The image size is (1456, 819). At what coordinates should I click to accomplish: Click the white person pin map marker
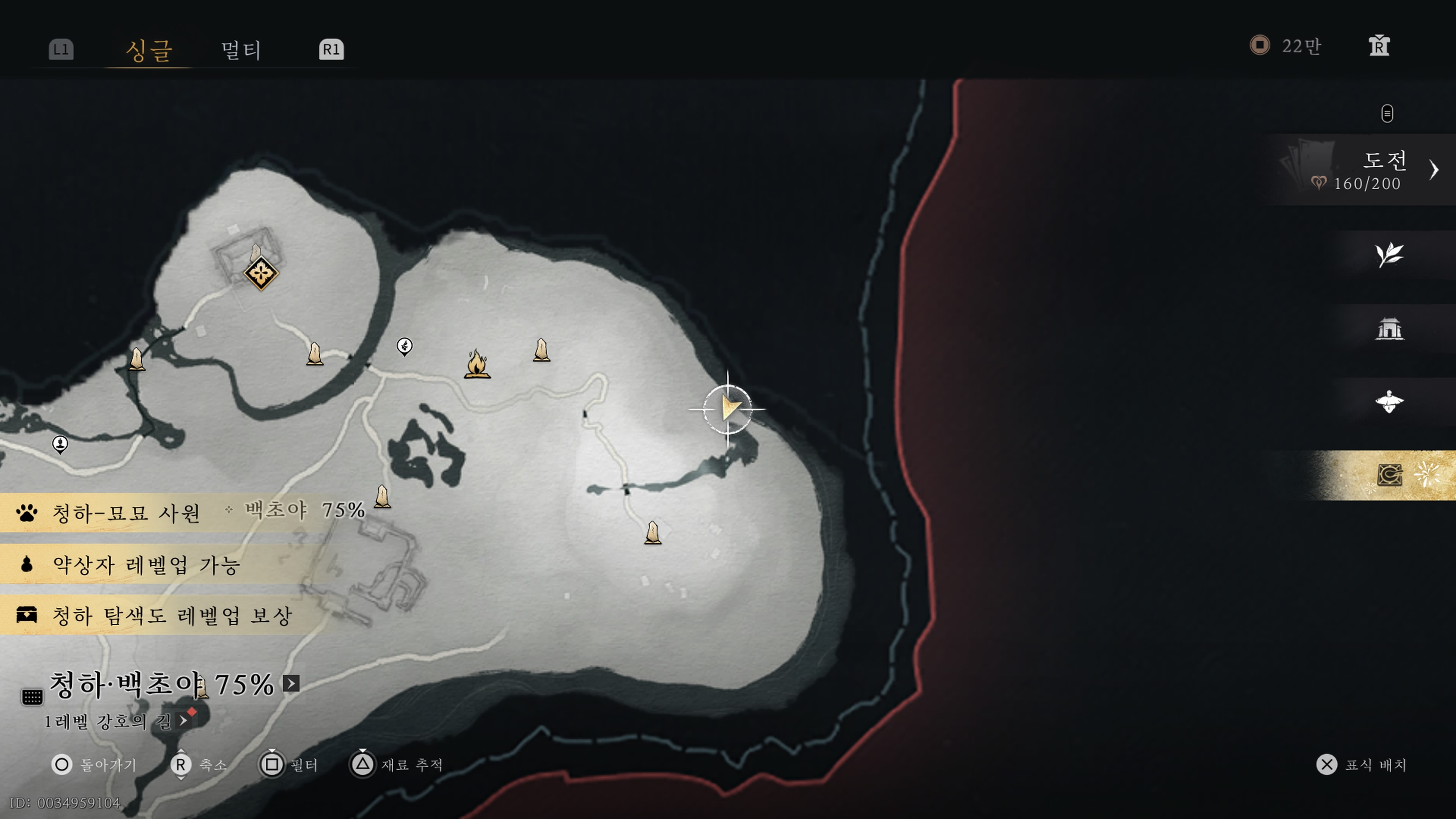pos(60,444)
